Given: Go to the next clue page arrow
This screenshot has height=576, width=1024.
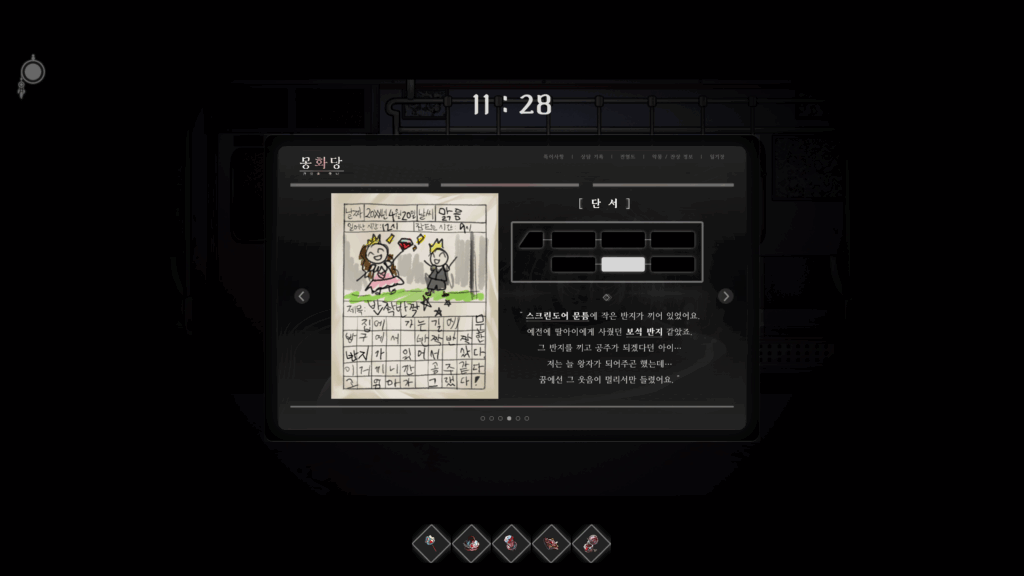Looking at the screenshot, I should (725, 296).
